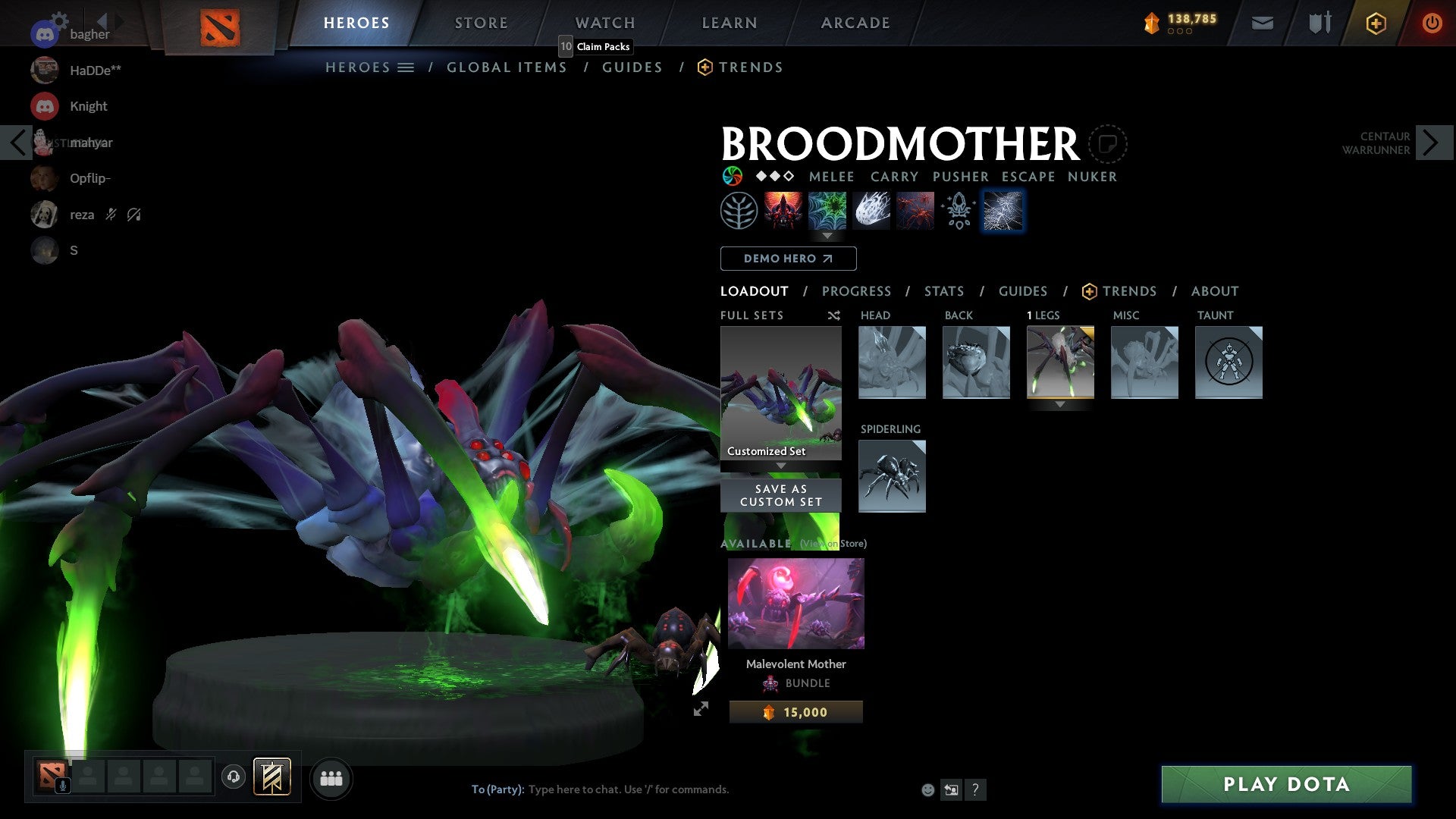Click the shuffle icon beside FULL SETS
The image size is (1456, 819).
(x=833, y=315)
